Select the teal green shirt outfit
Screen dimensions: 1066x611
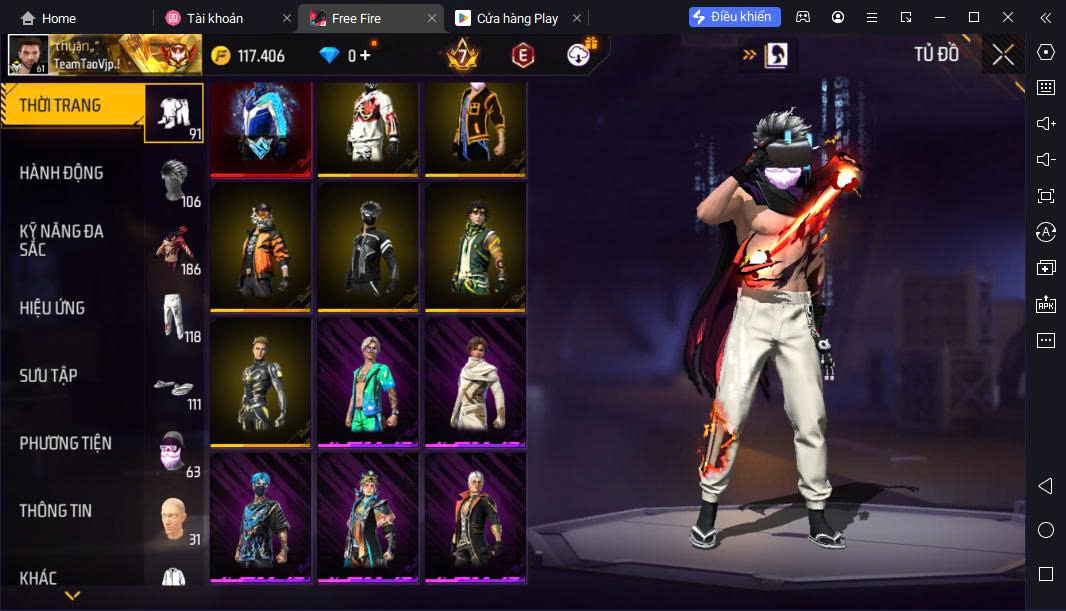click(368, 381)
